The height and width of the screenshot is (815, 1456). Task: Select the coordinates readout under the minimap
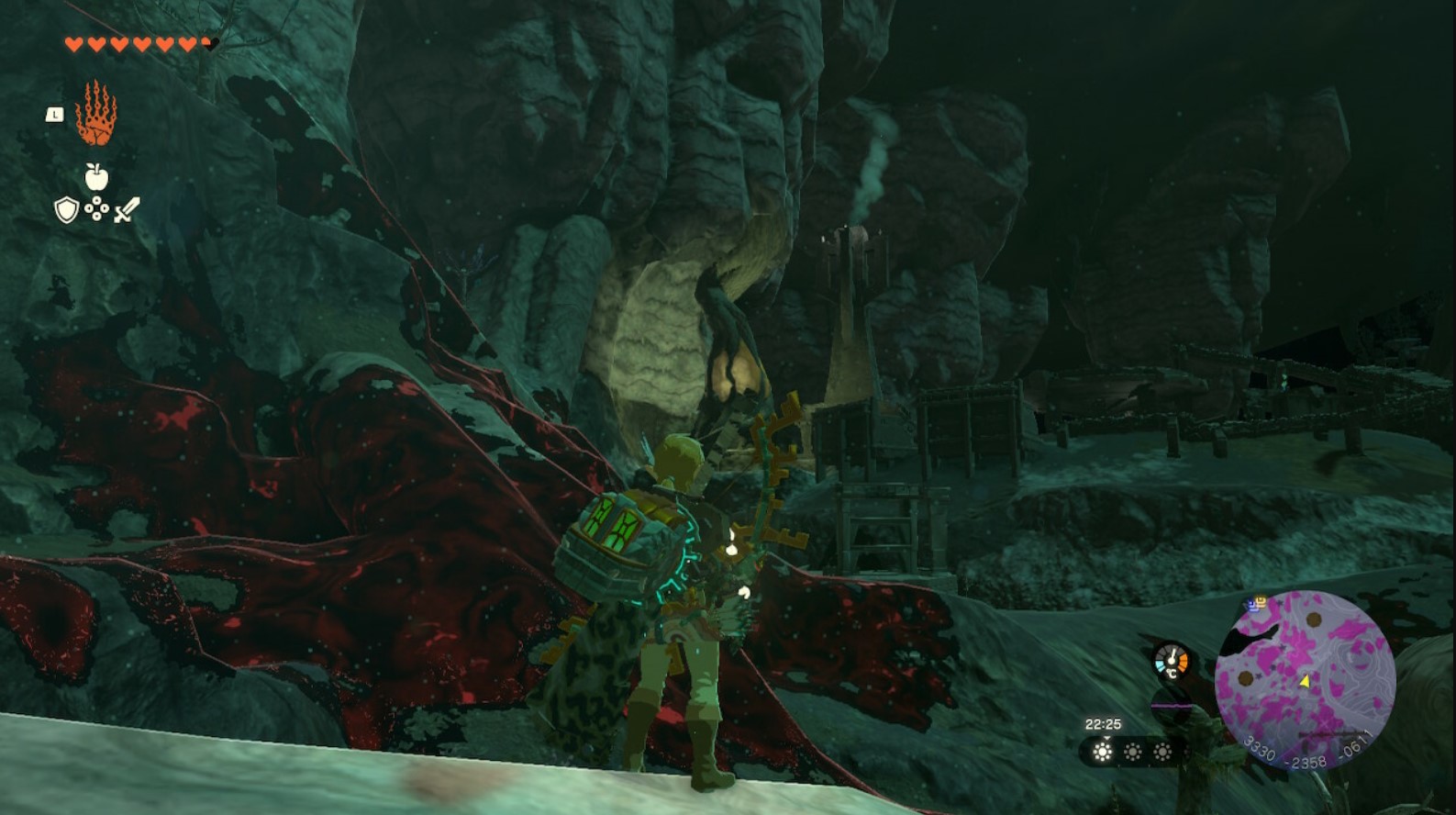coord(1309,752)
